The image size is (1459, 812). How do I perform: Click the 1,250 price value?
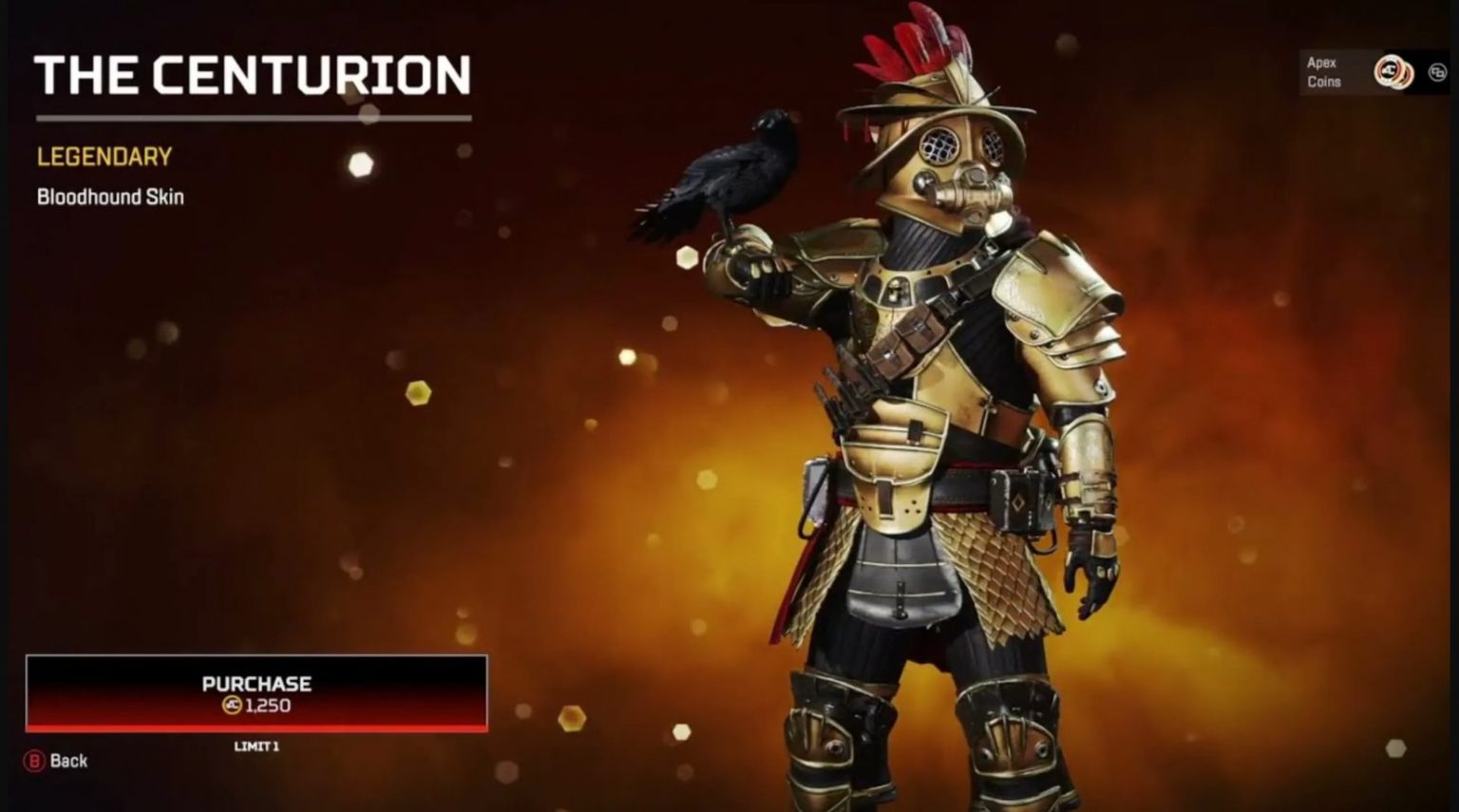pyautogui.click(x=268, y=706)
